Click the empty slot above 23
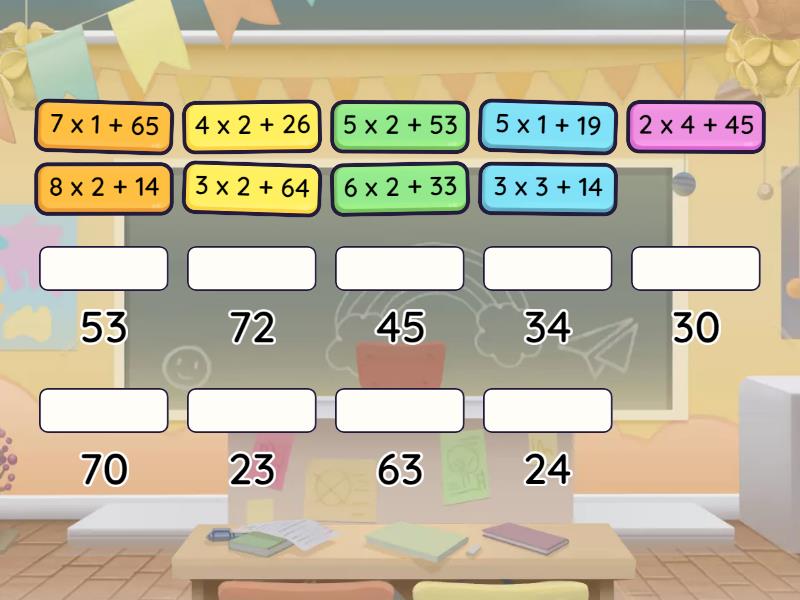 (x=252, y=410)
